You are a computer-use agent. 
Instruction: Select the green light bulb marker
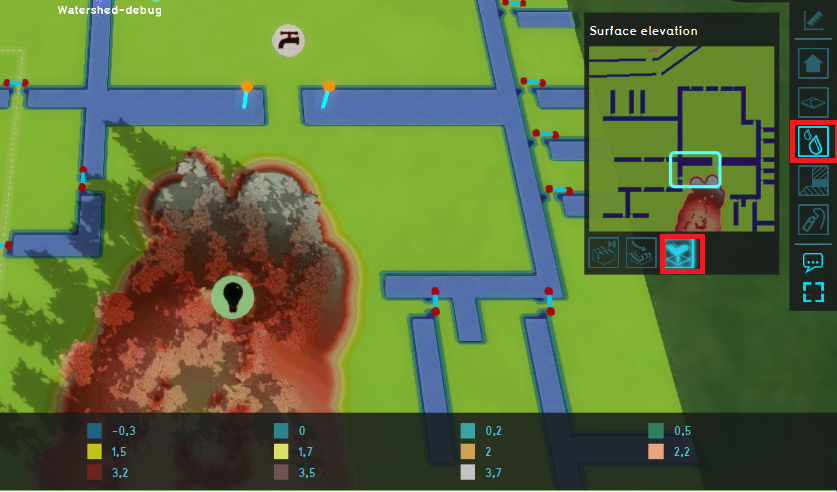pos(232,296)
